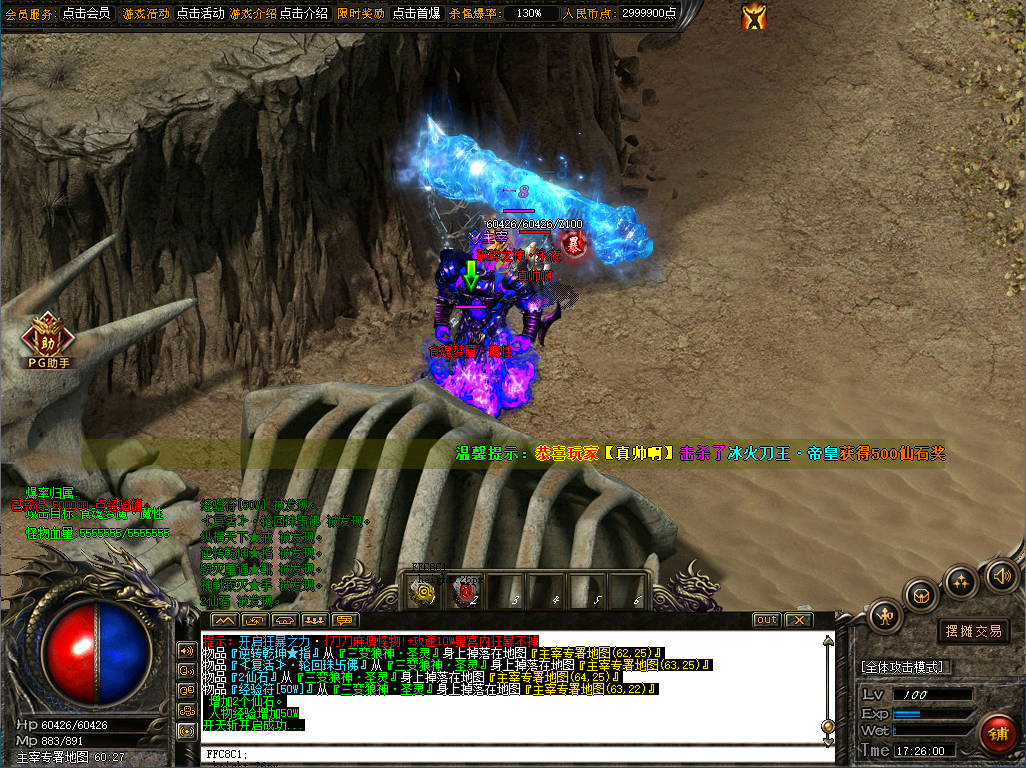
Task: Open the 摆摊交易 stall trading button
Action: (973, 631)
